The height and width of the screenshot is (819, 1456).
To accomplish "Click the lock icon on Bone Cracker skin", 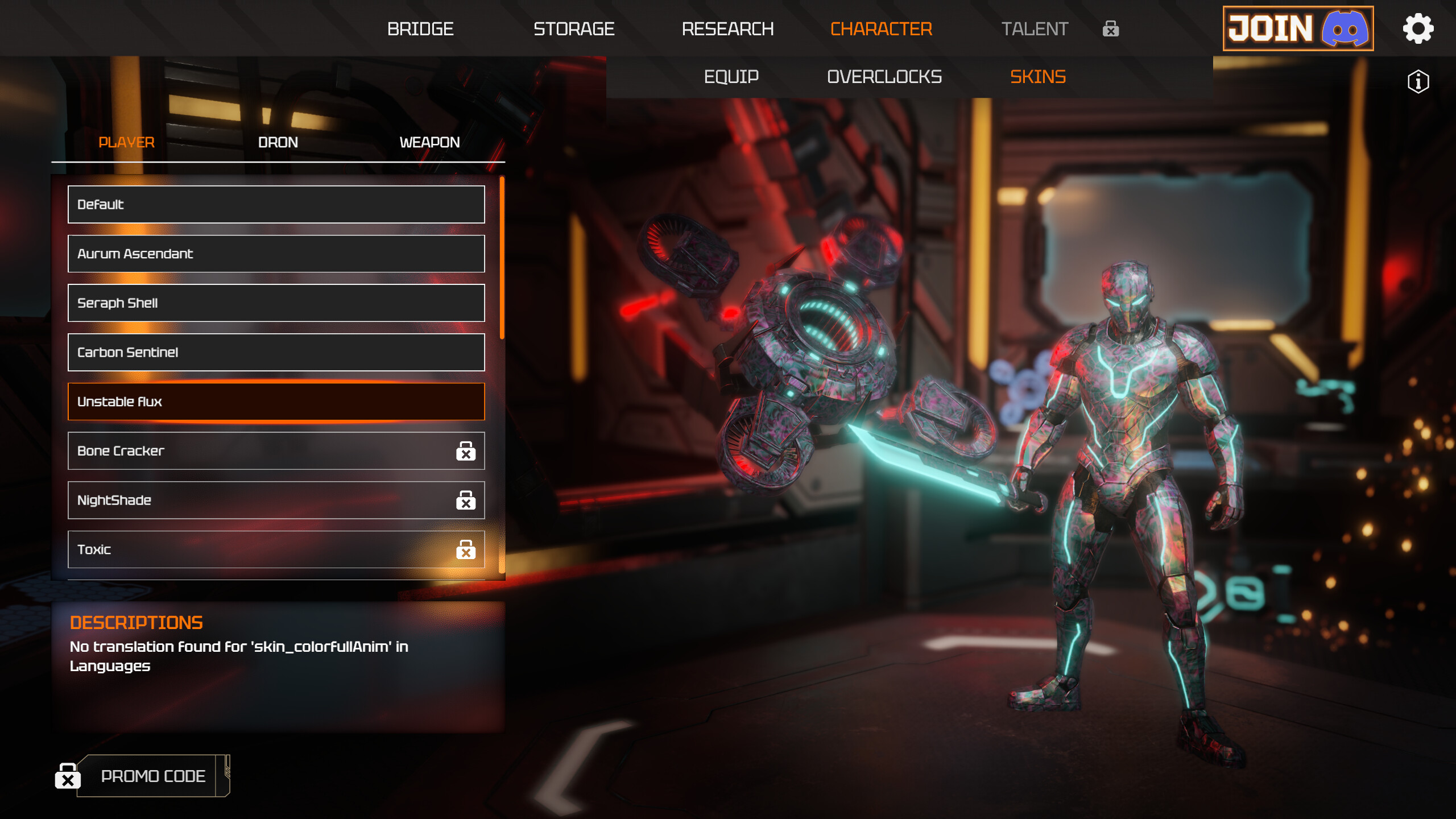I will coord(466,451).
